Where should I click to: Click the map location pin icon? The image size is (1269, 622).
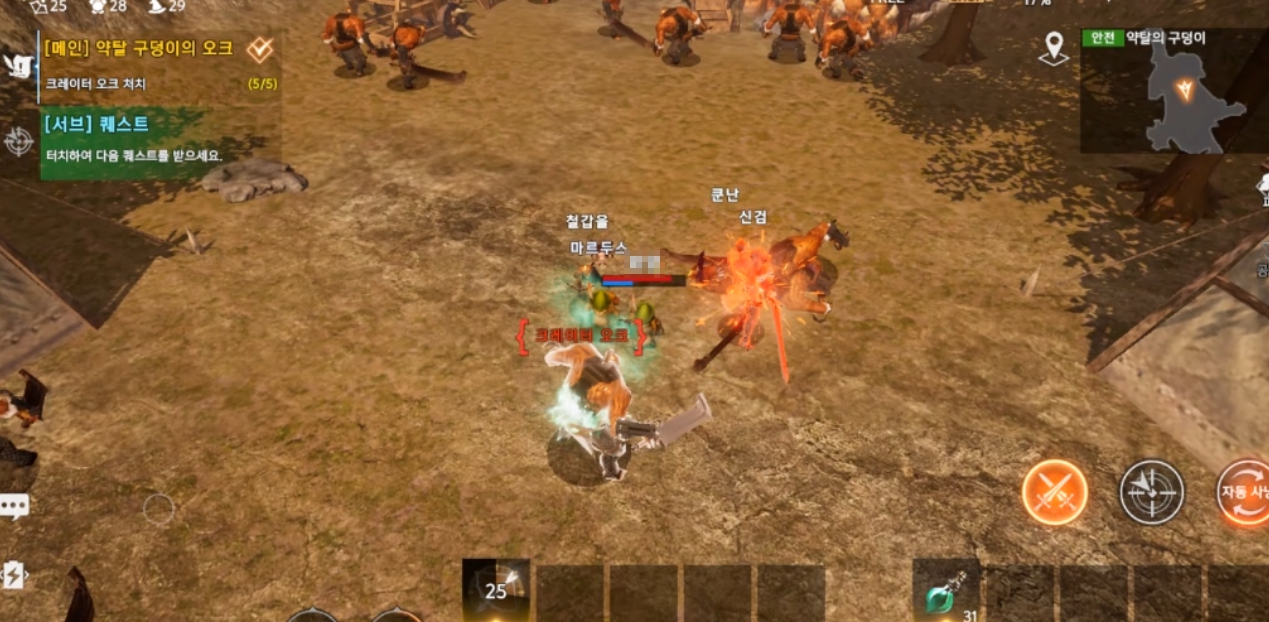click(x=1053, y=49)
